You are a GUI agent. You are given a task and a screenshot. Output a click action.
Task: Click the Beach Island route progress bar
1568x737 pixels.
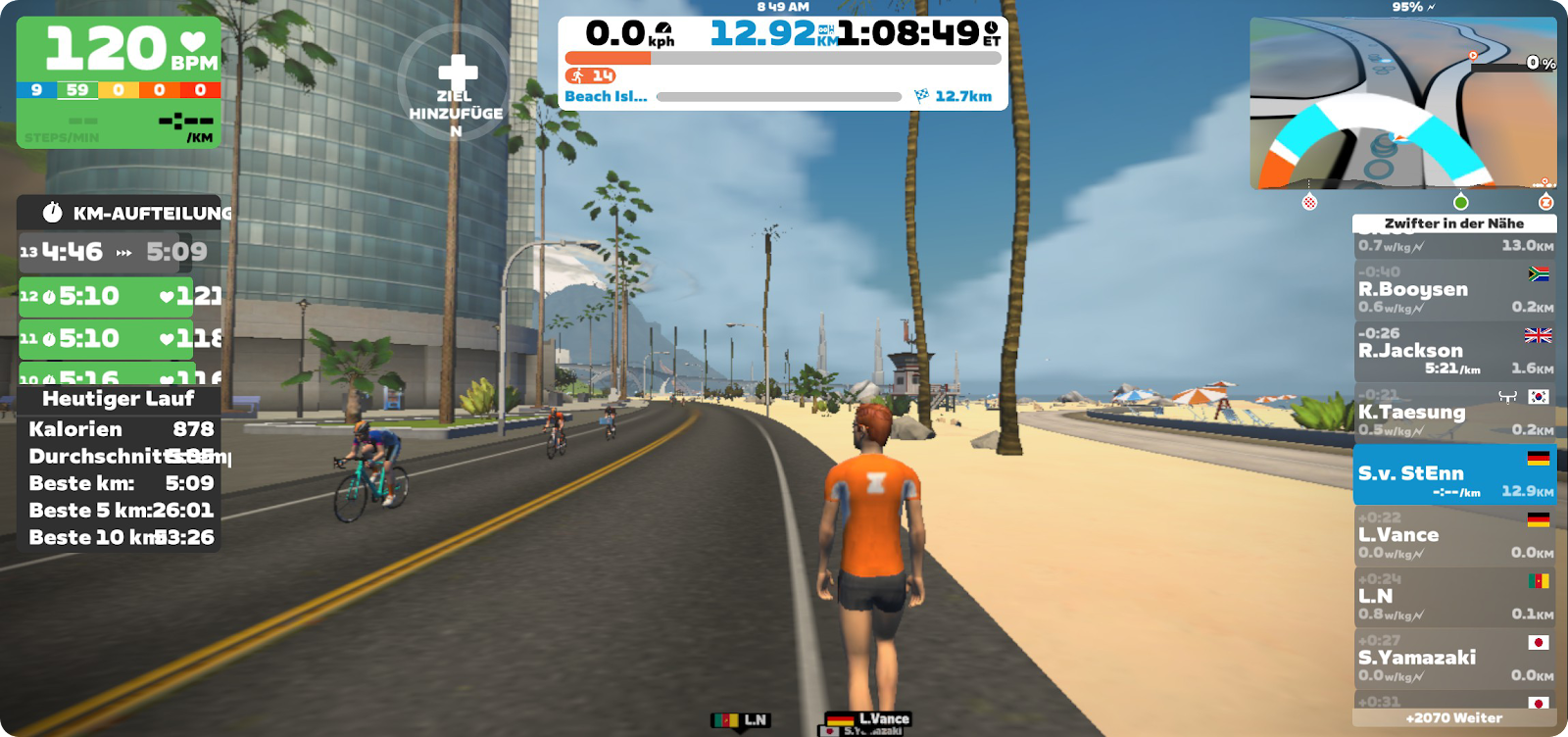point(779,97)
